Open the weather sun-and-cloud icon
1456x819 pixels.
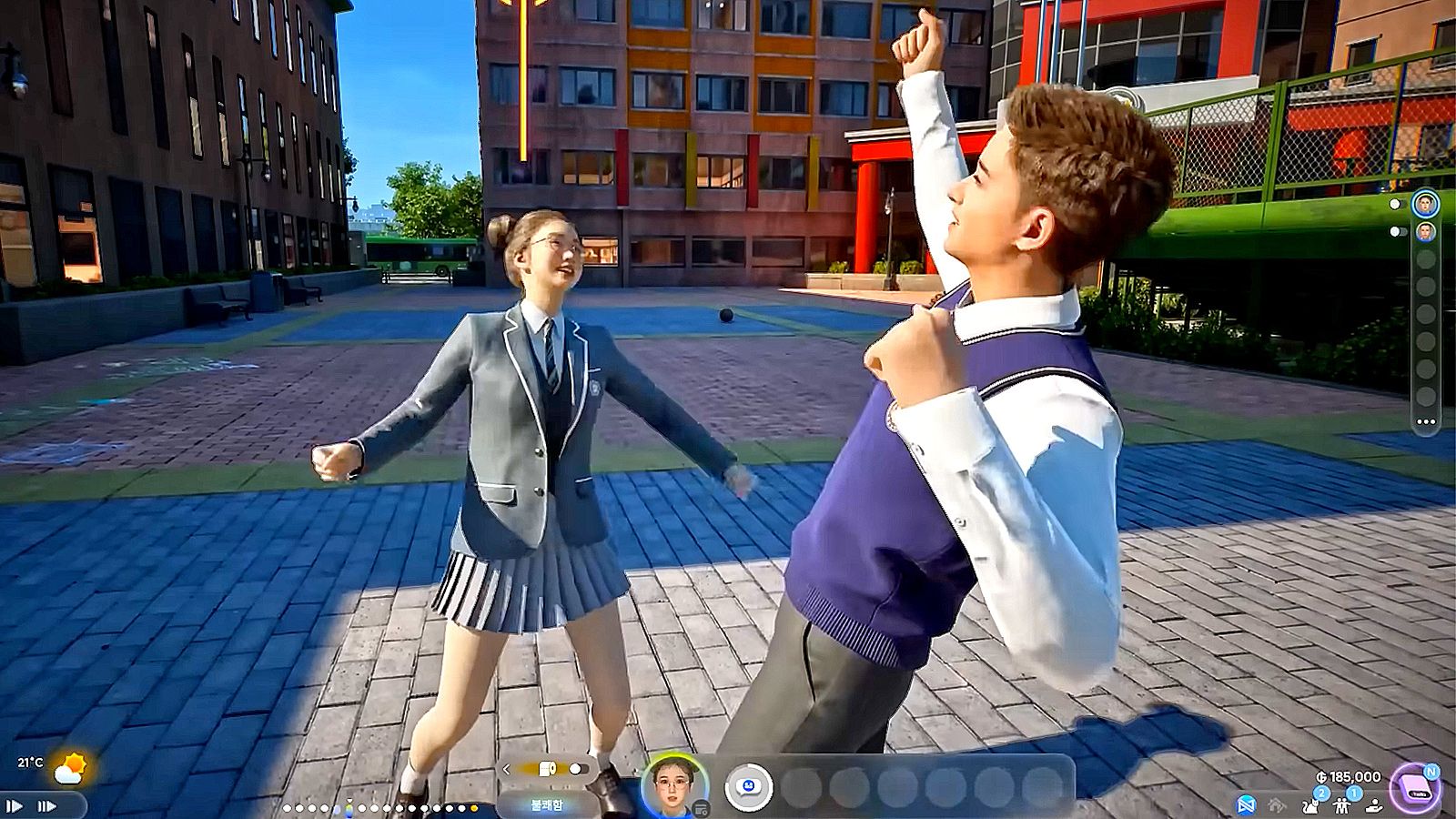pos(69,769)
